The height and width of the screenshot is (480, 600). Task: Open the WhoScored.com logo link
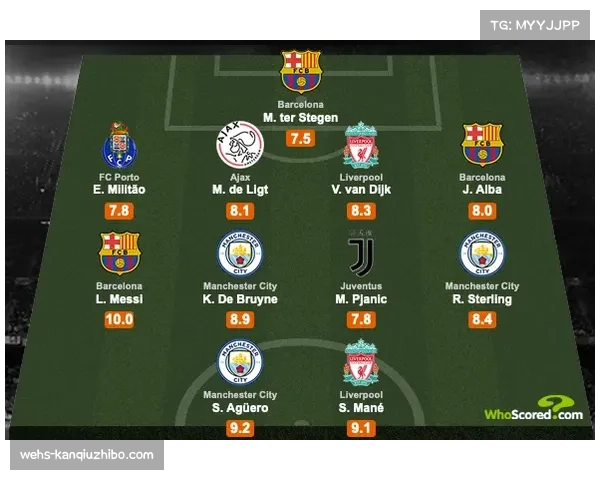coord(533,414)
